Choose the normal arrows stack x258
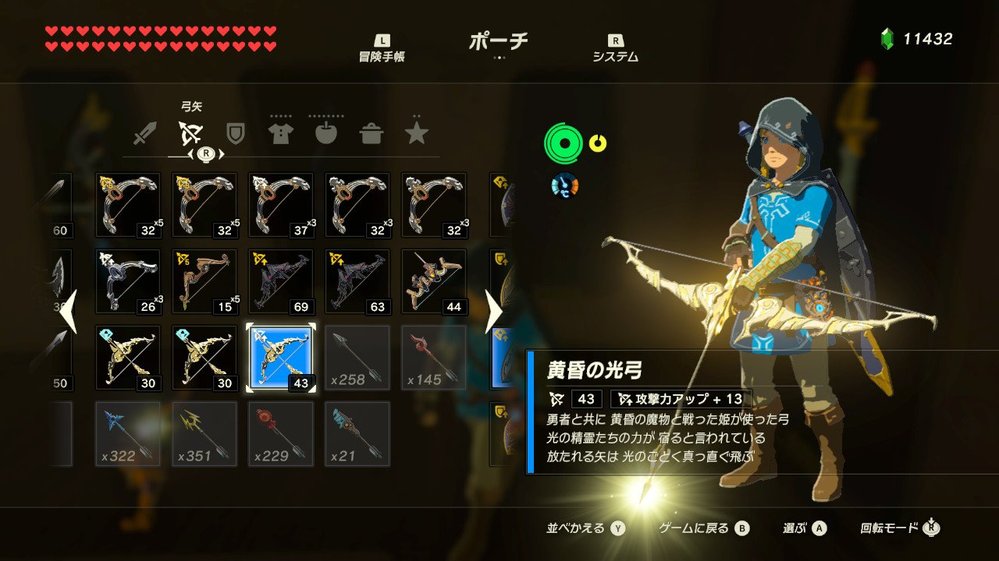 (x=357, y=358)
